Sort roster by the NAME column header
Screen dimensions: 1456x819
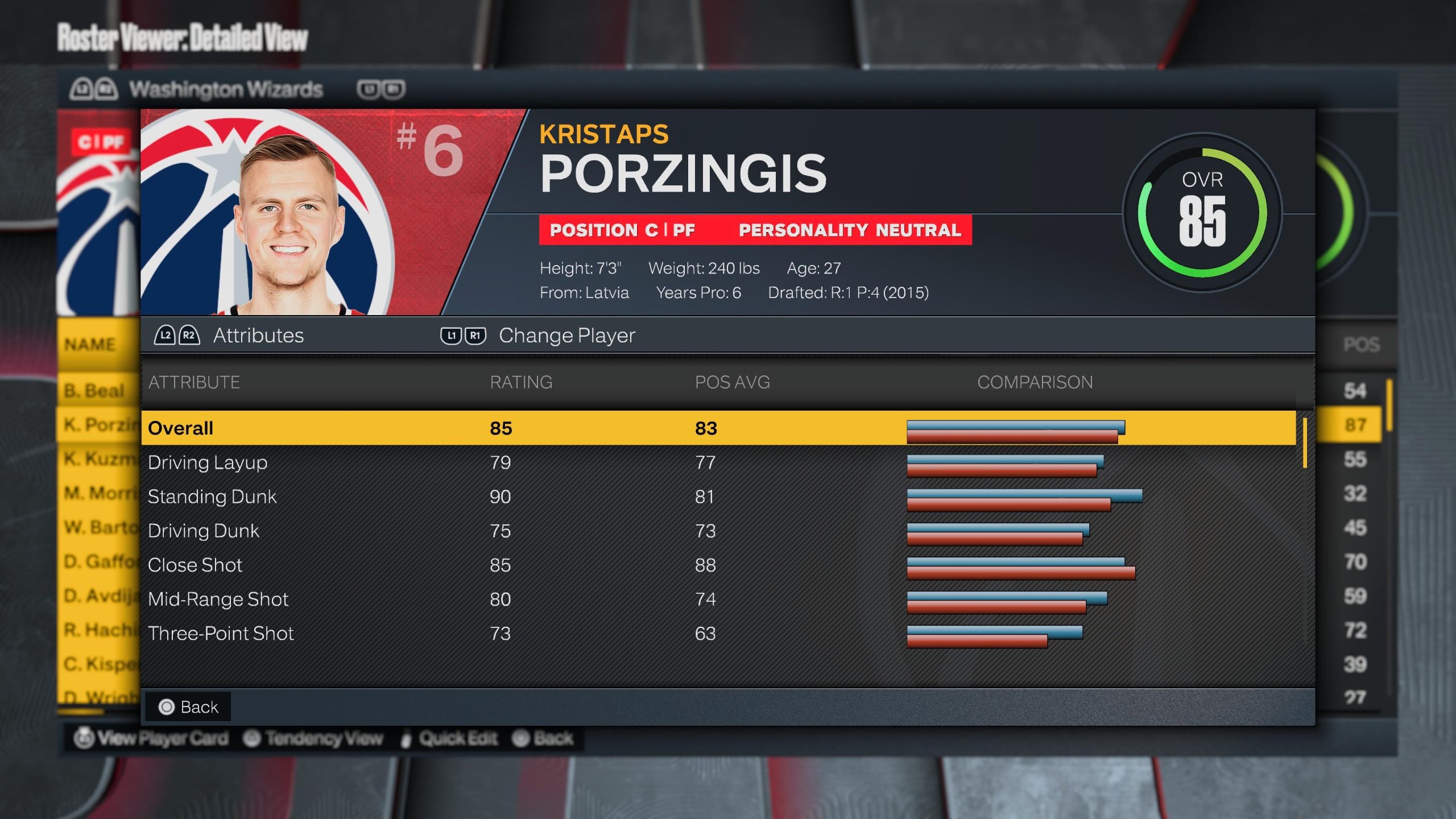click(90, 345)
